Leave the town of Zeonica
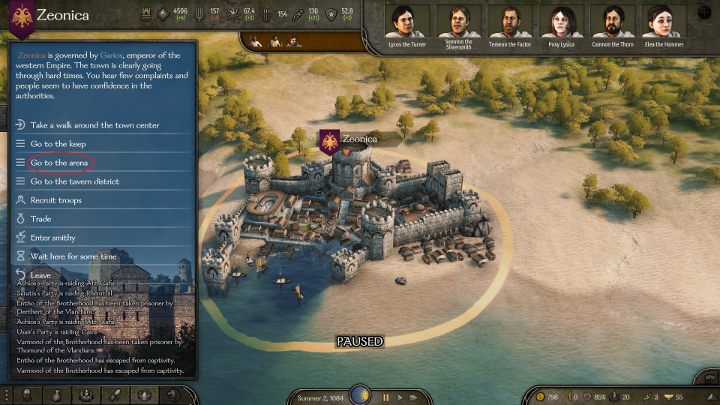The height and width of the screenshot is (405, 720). (x=40, y=275)
